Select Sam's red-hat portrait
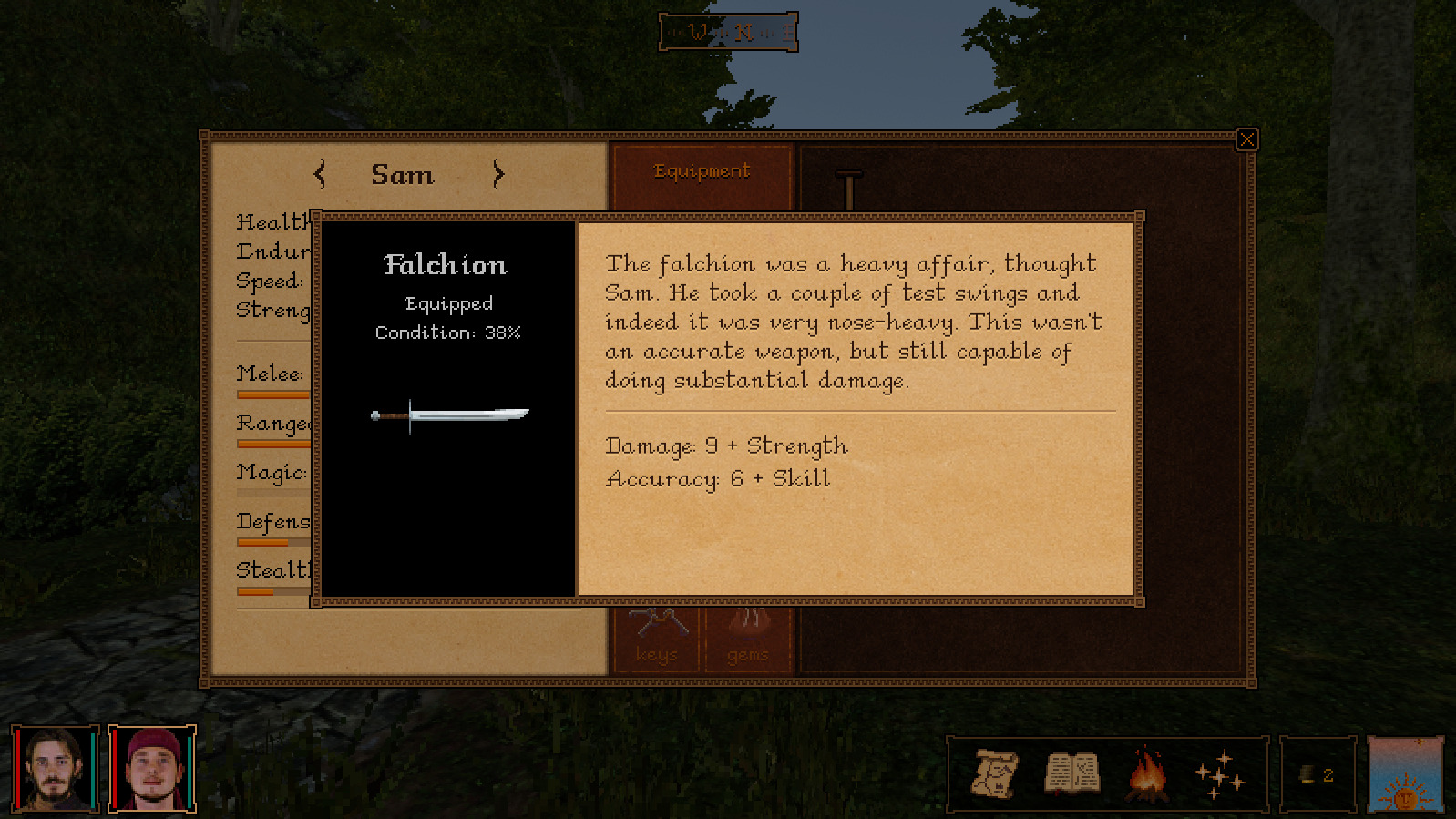 click(x=151, y=768)
